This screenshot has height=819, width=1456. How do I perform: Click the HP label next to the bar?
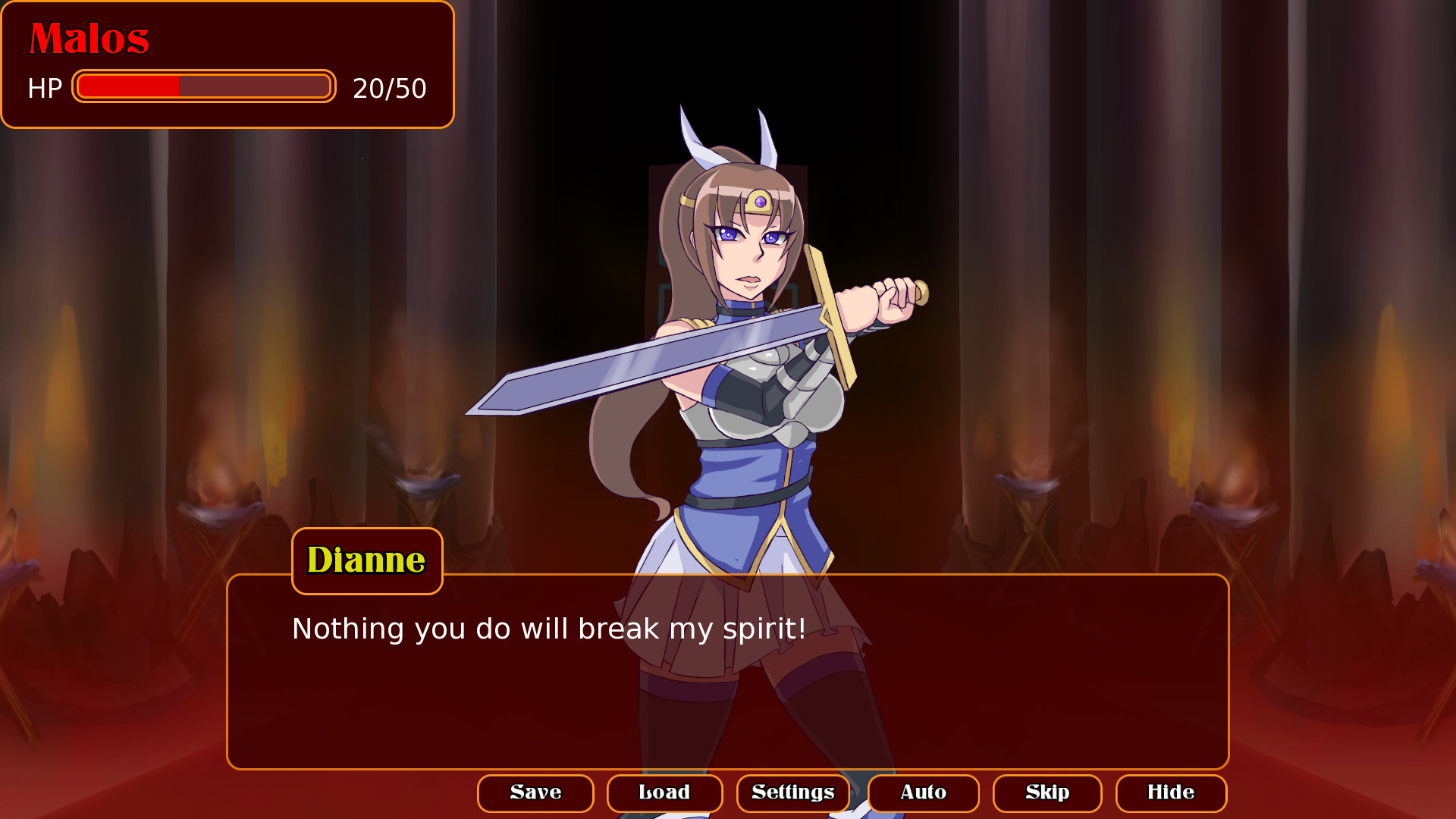click(45, 88)
